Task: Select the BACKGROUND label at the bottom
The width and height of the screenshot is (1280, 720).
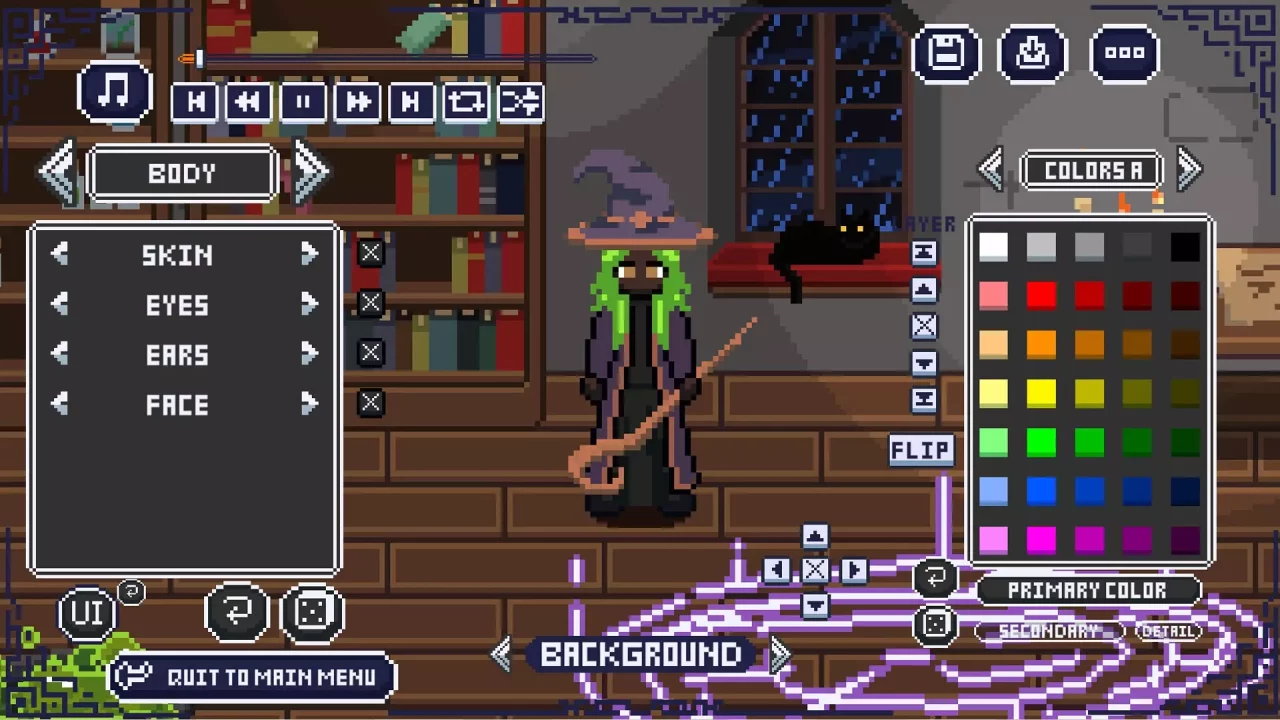Action: click(x=640, y=654)
